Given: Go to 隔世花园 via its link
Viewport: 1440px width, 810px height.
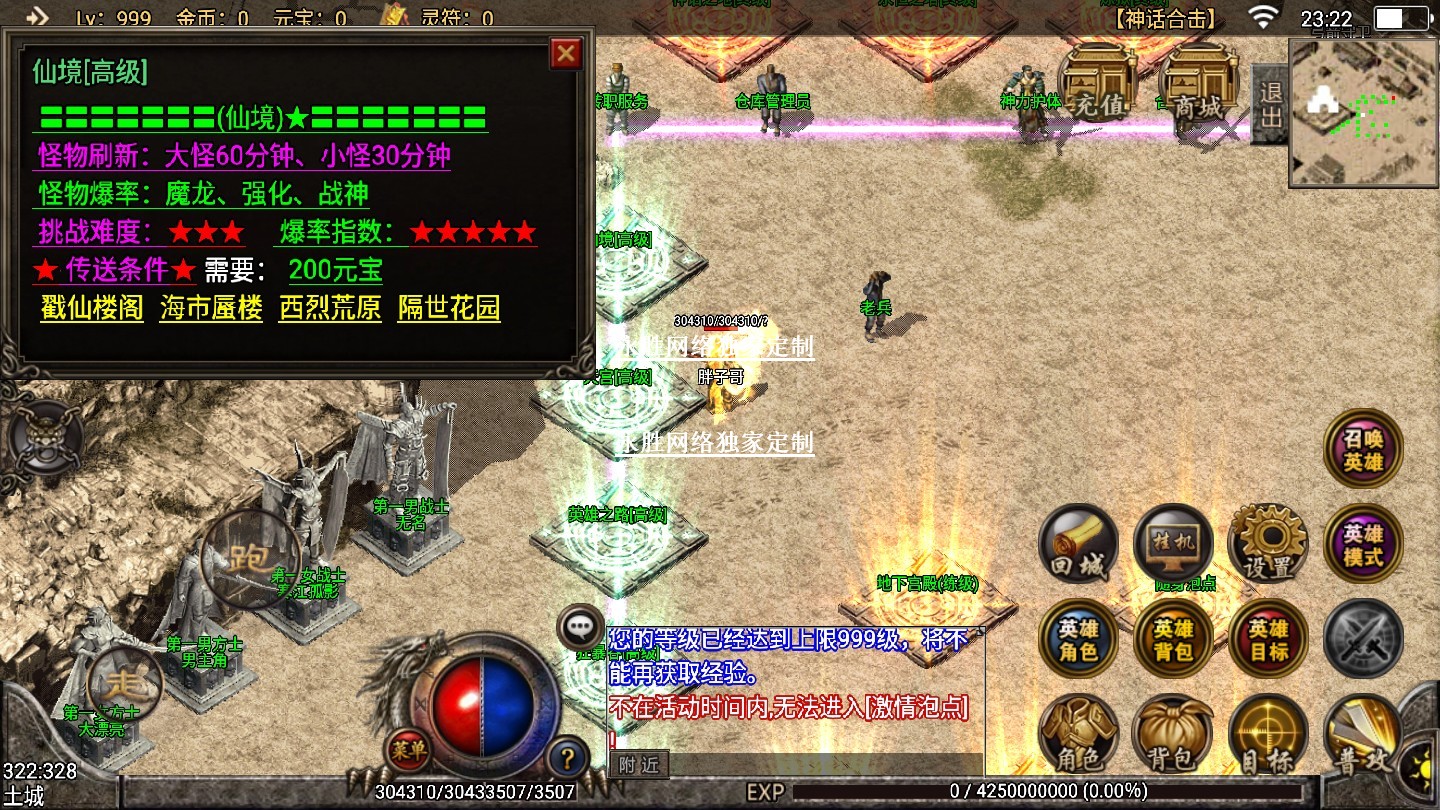Looking at the screenshot, I should pos(449,308).
